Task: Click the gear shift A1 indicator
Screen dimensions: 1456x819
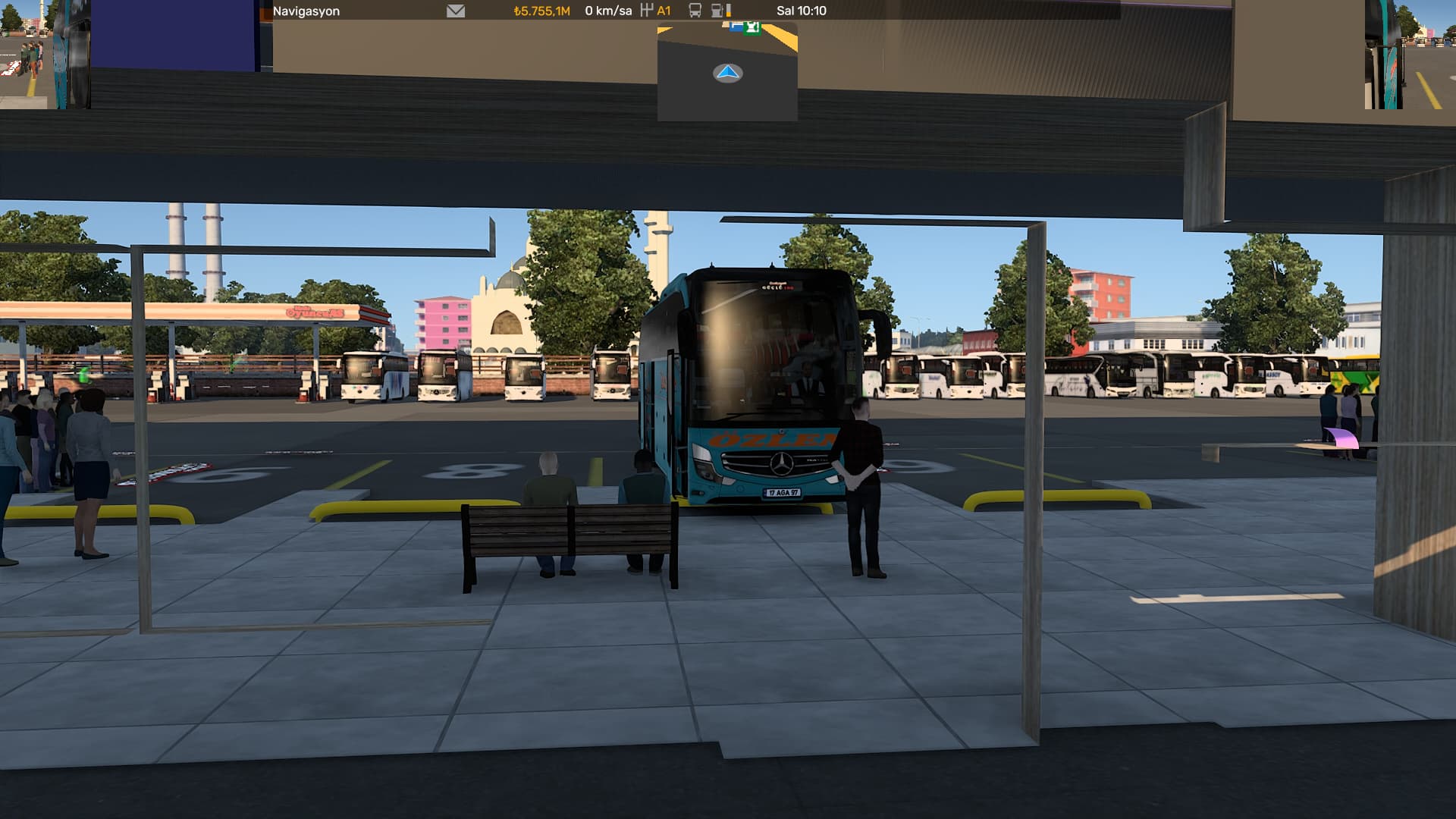Action: [656, 11]
